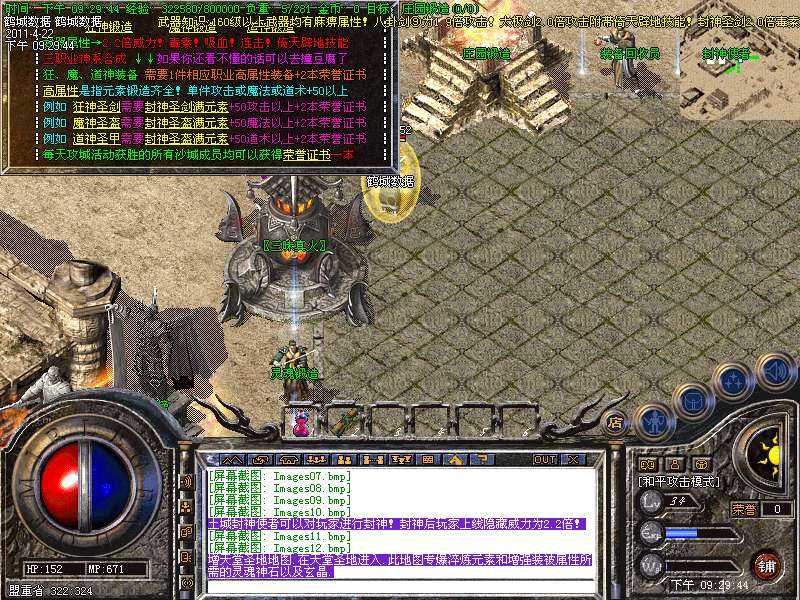Image resolution: width=800 pixels, height=600 pixels.
Task: Open the shop via the 店 button
Action: 616,421
